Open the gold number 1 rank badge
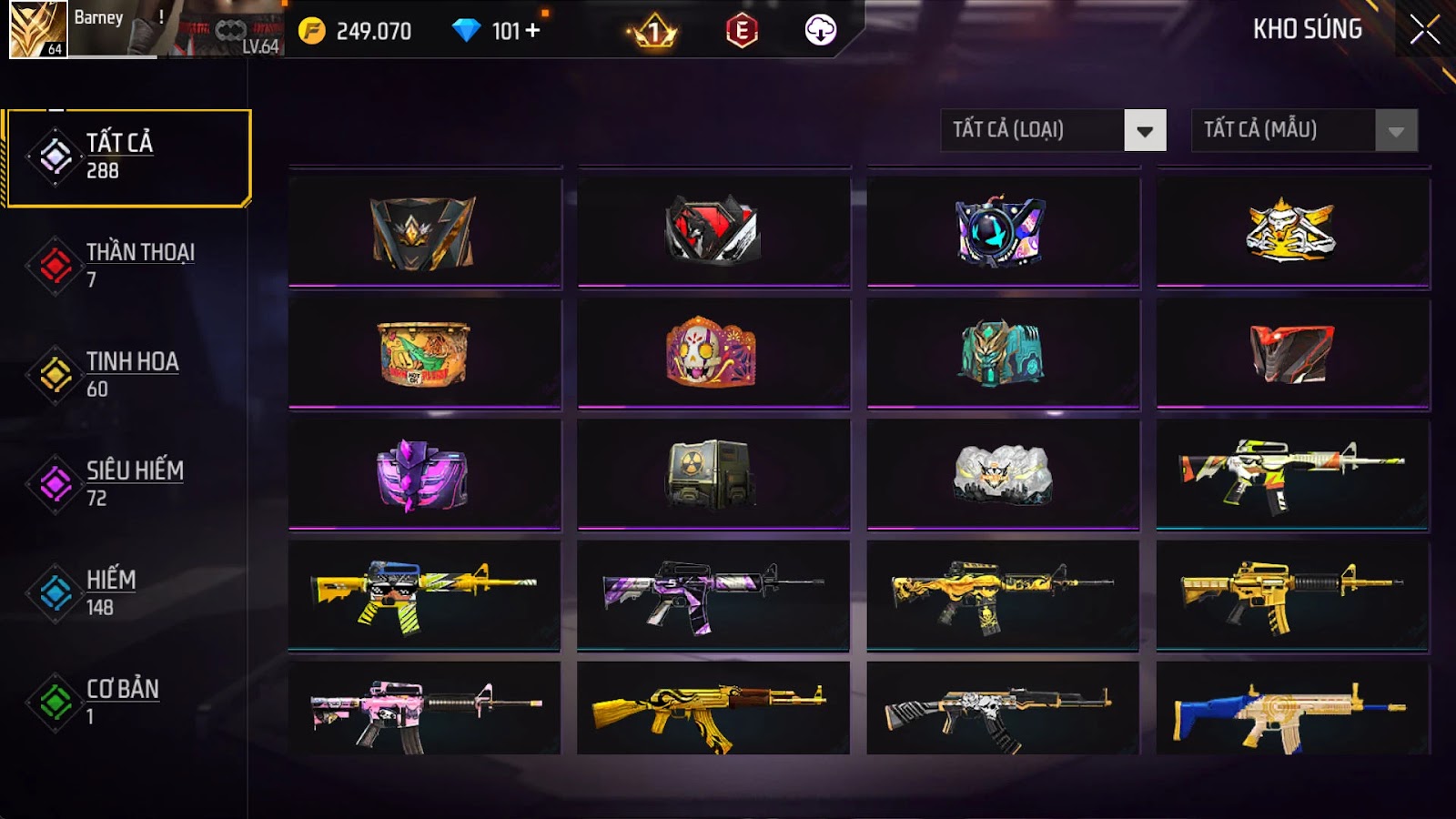 (653, 33)
